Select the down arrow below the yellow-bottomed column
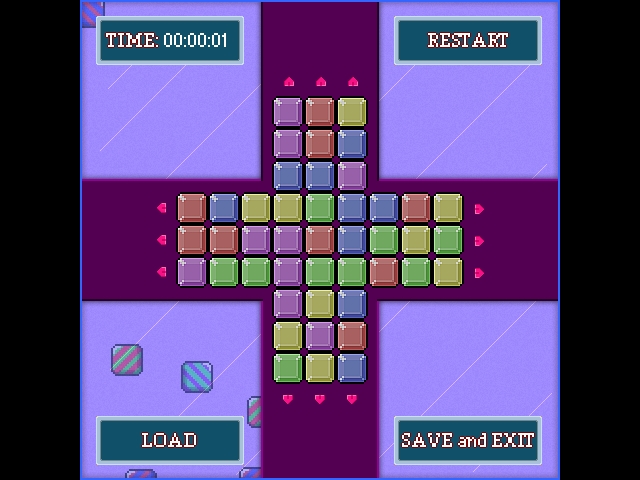Screen dimensions: 640x480 [x=320, y=399]
